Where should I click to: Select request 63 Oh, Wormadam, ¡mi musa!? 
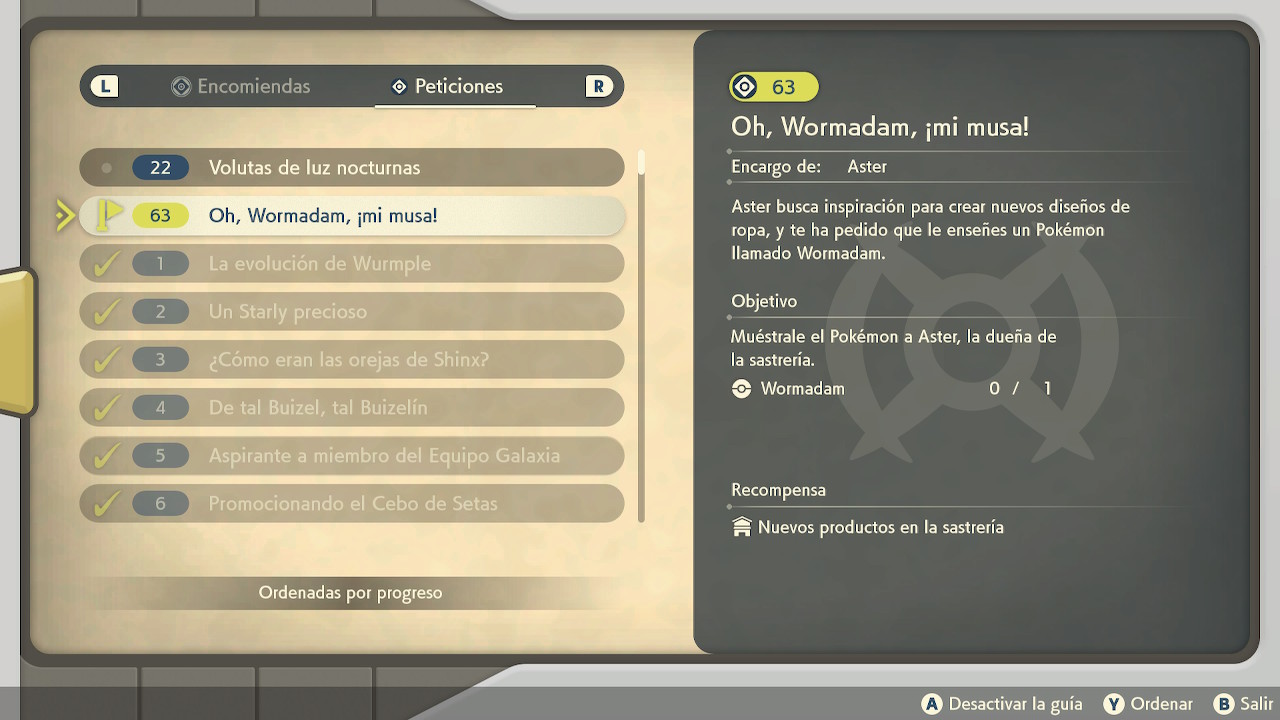click(x=351, y=215)
